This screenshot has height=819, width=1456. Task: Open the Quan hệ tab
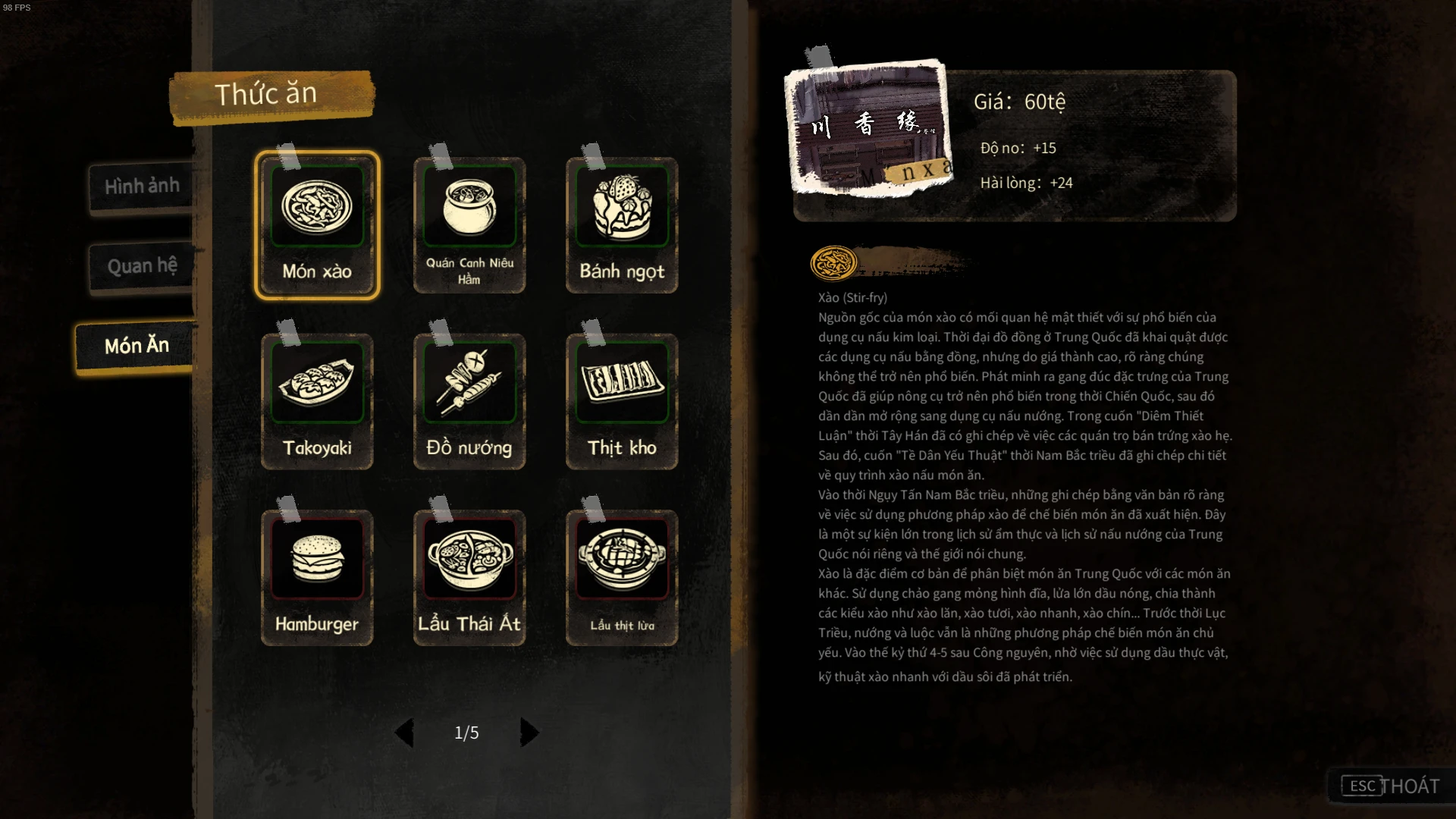[x=142, y=266]
